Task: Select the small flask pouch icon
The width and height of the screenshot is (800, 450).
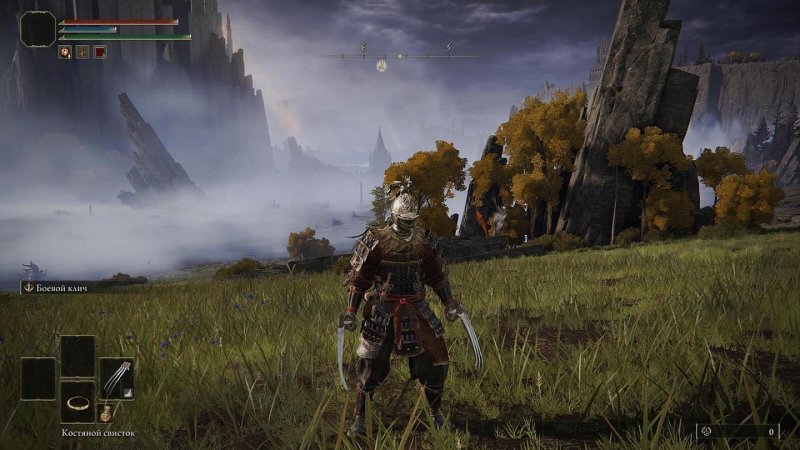Action: pyautogui.click(x=105, y=412)
